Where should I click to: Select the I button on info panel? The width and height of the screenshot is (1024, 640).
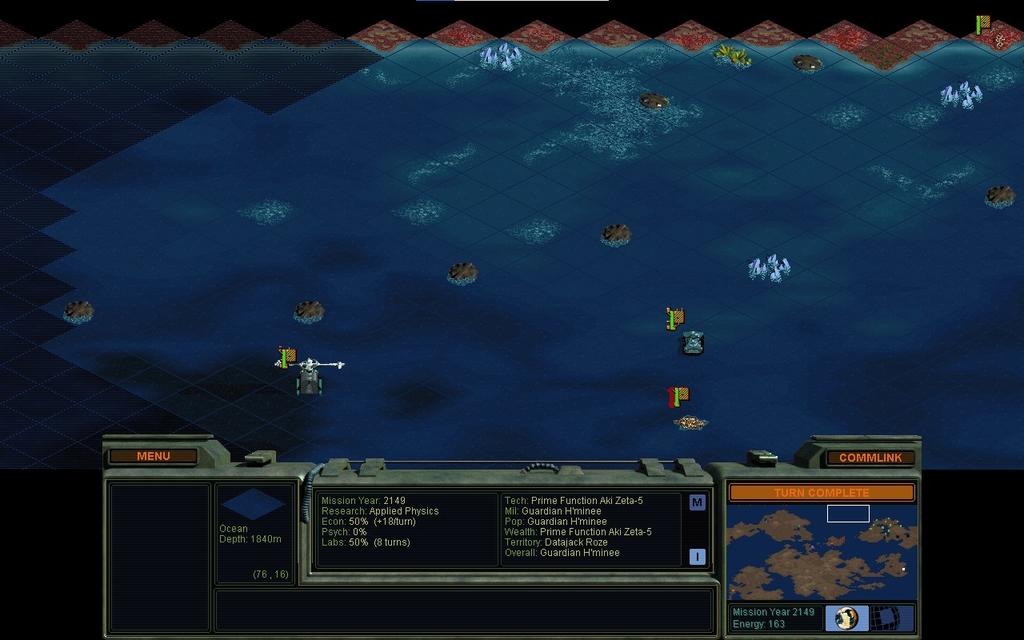click(x=697, y=557)
